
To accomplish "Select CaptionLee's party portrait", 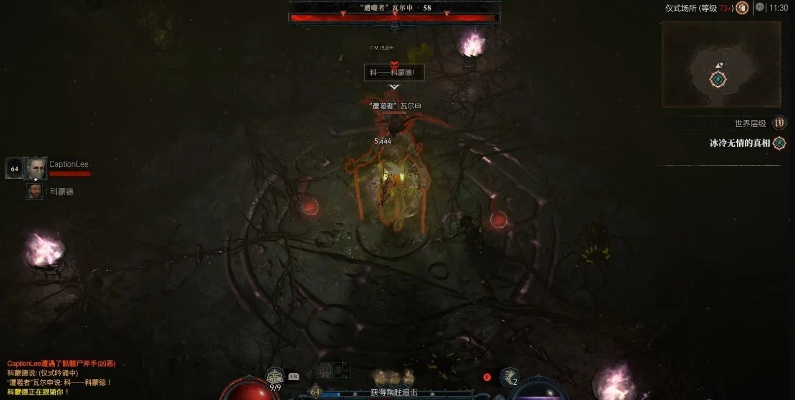I will click(36, 168).
